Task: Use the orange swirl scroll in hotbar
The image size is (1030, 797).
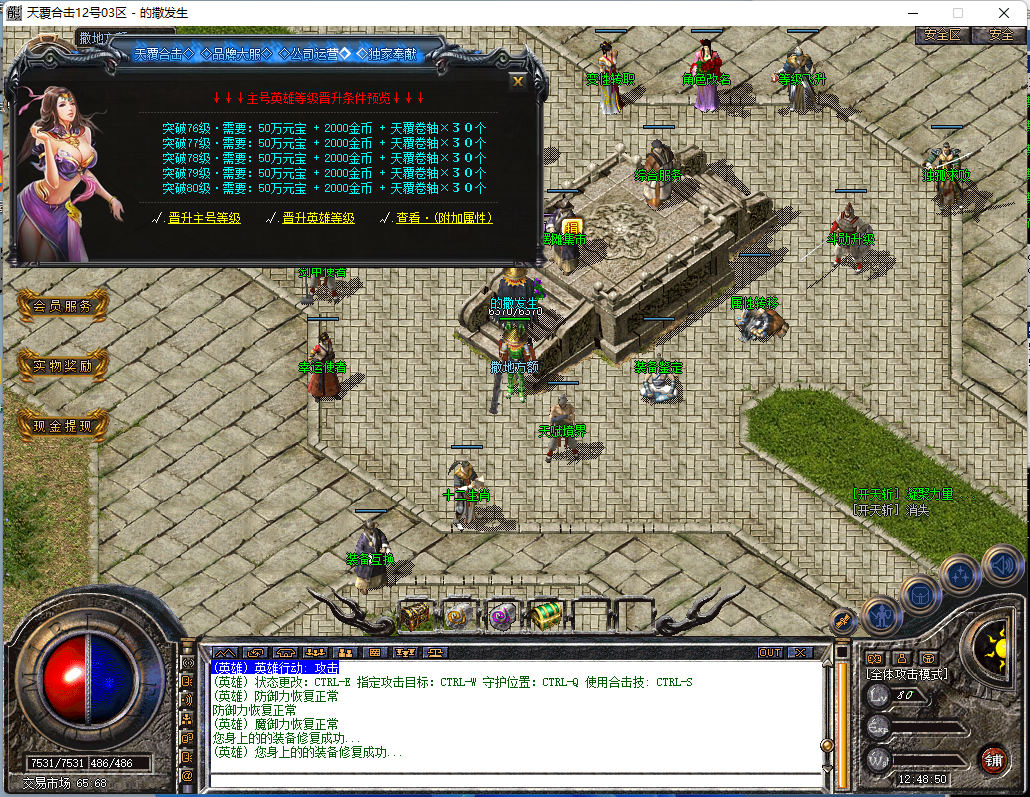Action: pyautogui.click(x=459, y=615)
